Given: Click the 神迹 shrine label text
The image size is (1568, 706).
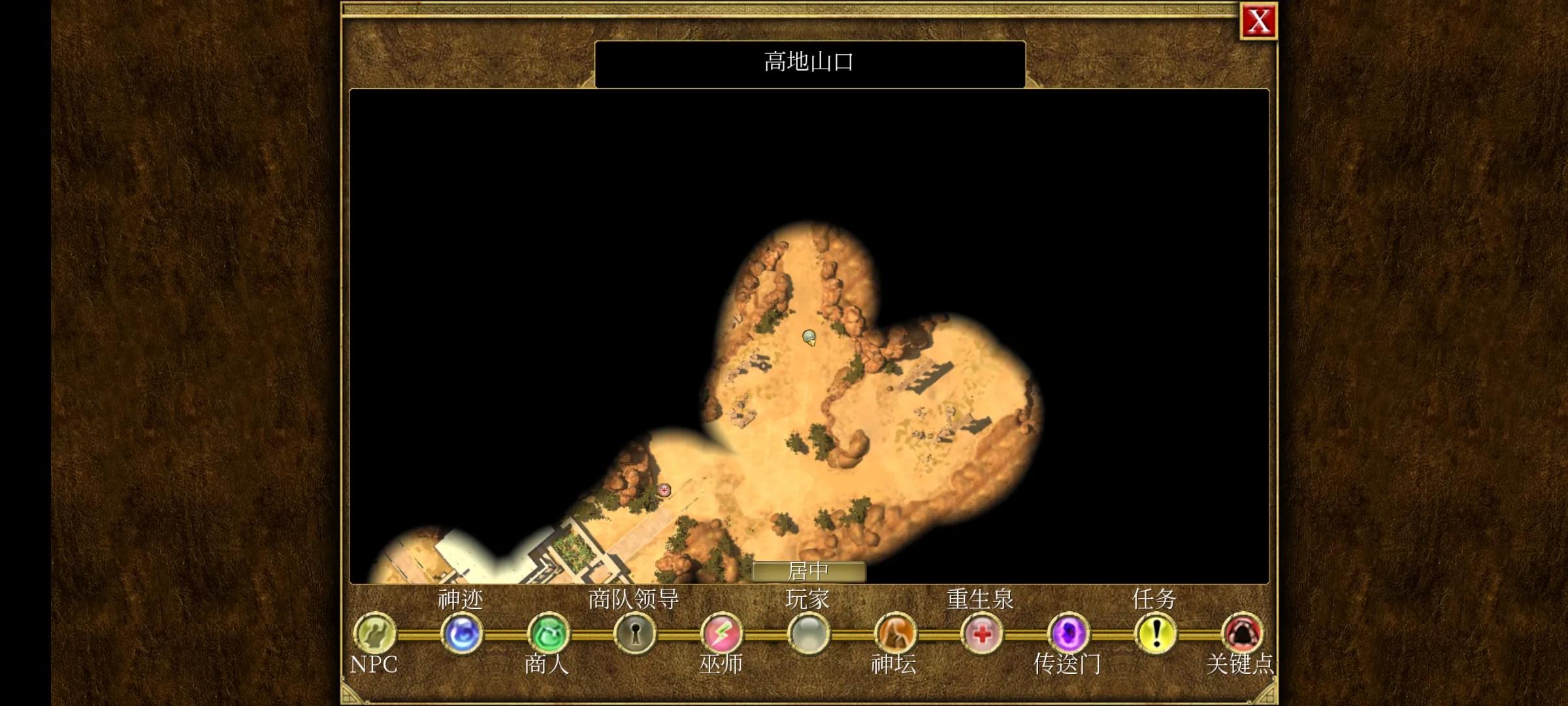Looking at the screenshot, I should [x=461, y=600].
